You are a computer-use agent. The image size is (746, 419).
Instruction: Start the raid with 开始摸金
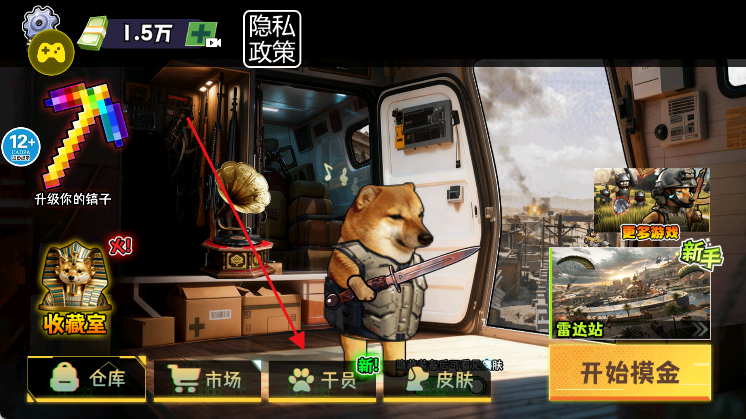coord(630,373)
